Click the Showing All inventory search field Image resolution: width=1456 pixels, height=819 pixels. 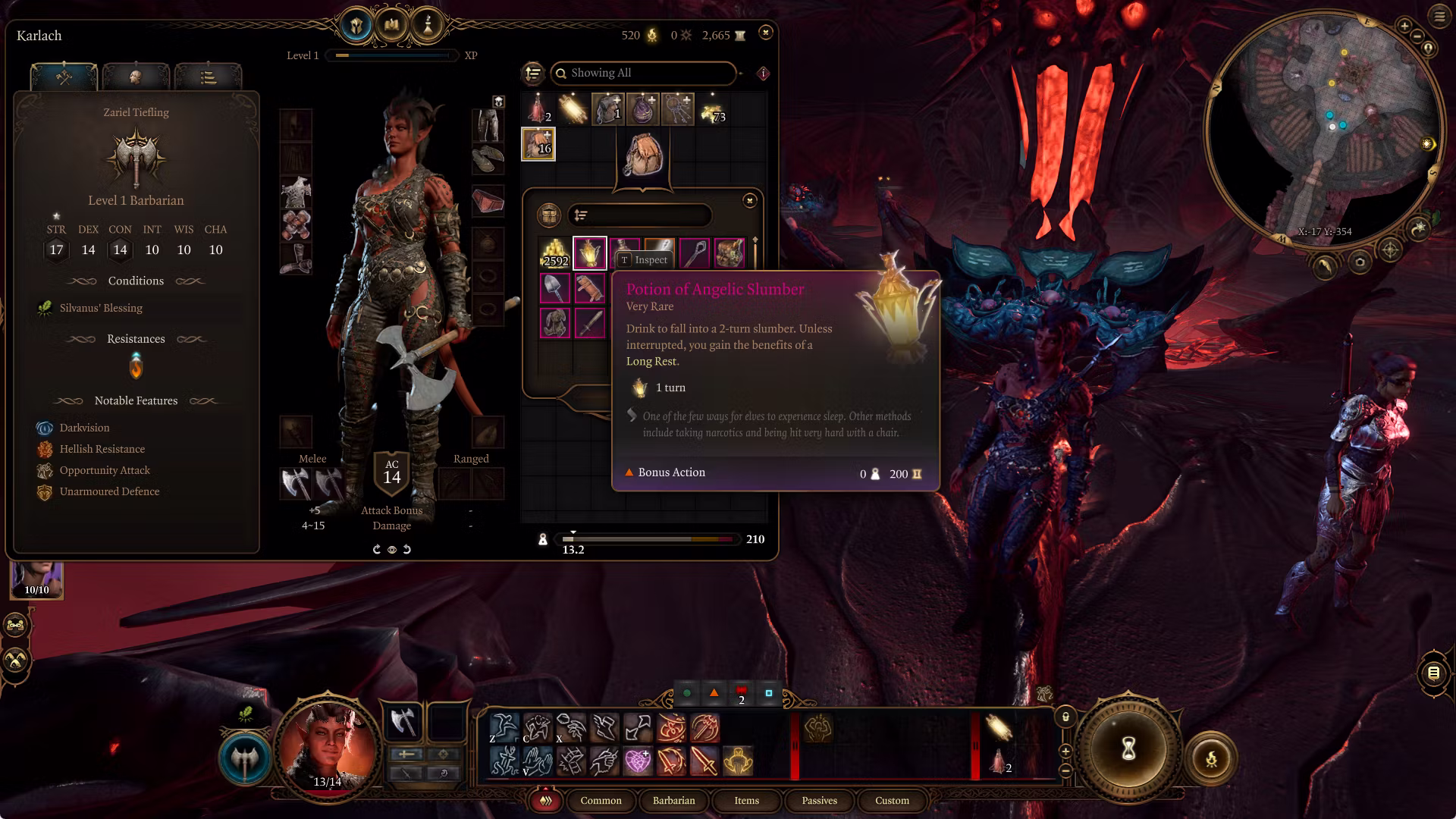click(x=643, y=73)
